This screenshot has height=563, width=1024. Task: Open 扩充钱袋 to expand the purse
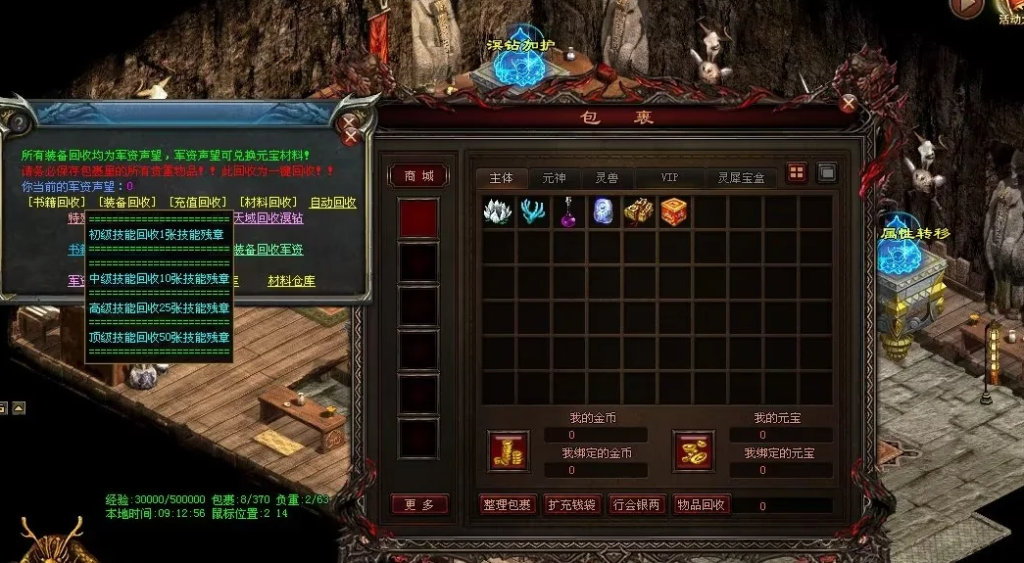572,505
